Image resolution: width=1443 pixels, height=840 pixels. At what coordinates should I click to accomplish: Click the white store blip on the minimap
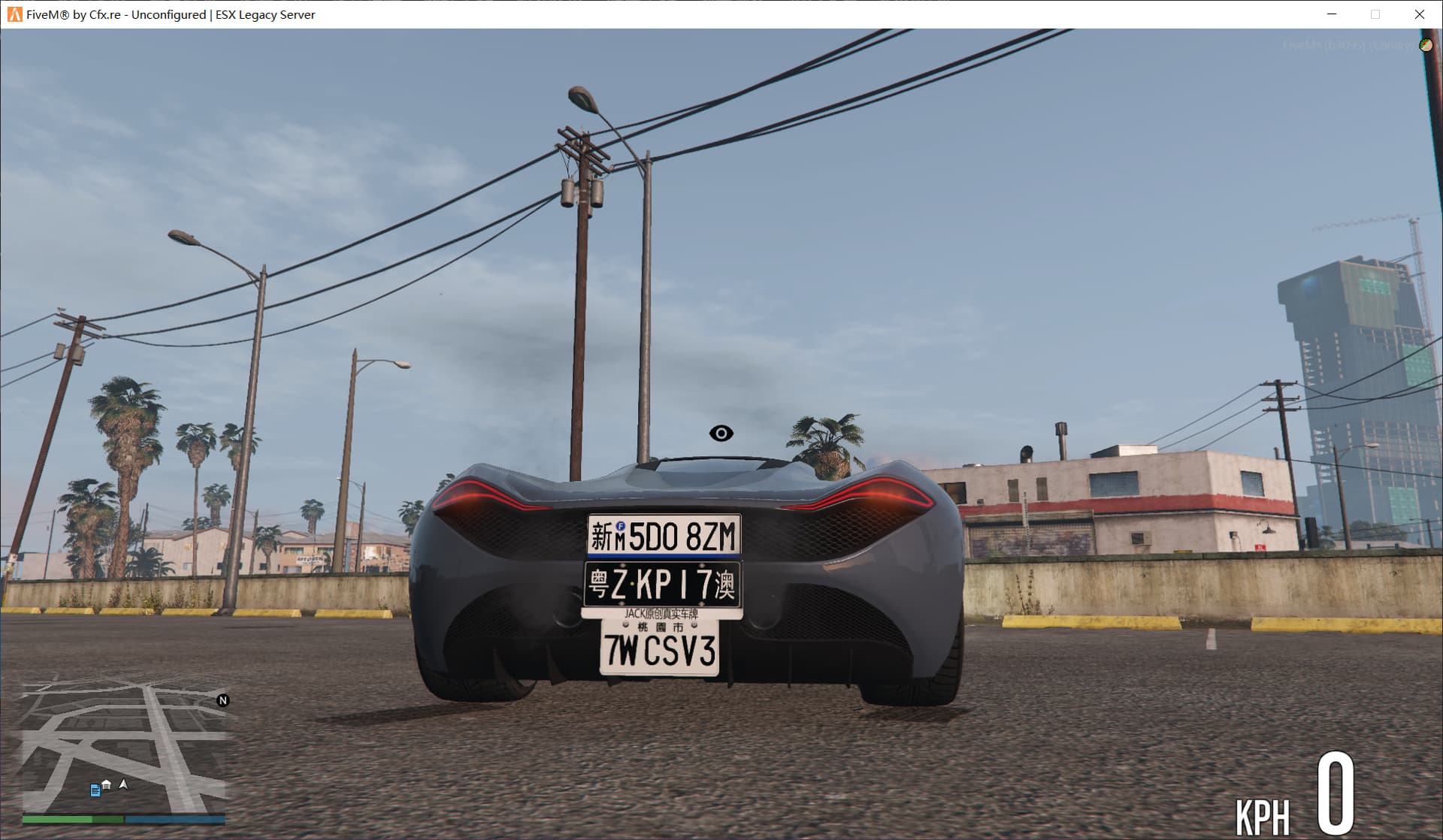pyautogui.click(x=106, y=784)
